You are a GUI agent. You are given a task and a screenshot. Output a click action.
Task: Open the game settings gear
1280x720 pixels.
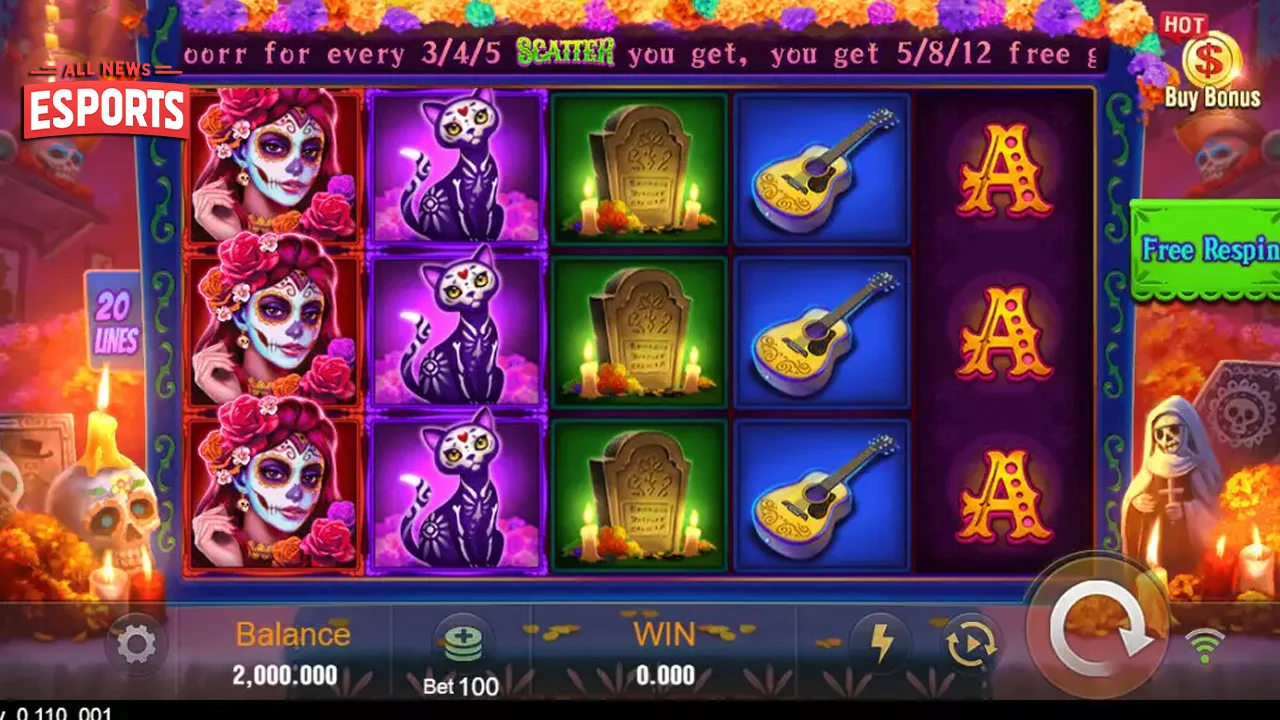[x=136, y=644]
